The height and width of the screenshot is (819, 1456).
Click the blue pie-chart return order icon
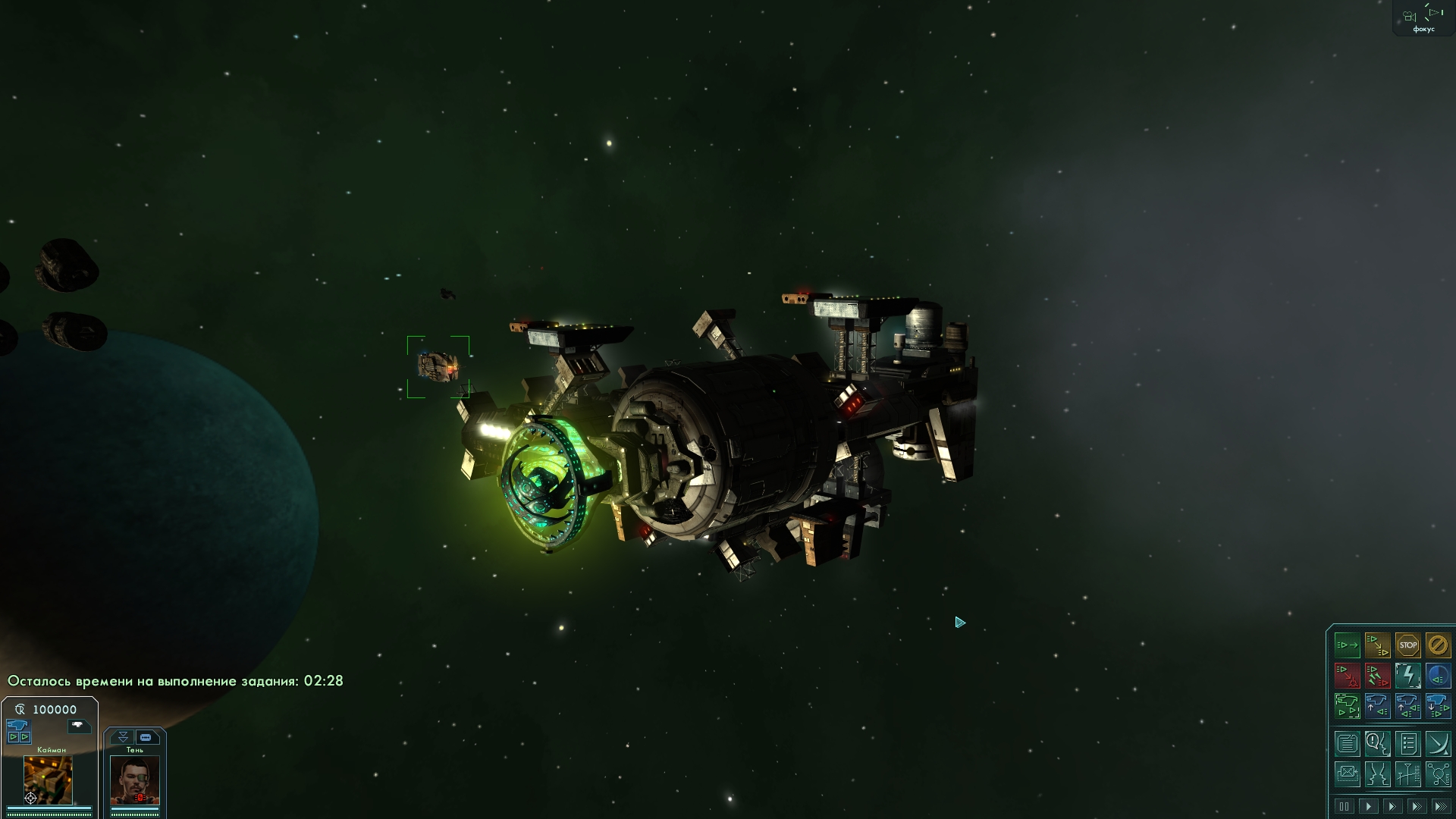1437,675
